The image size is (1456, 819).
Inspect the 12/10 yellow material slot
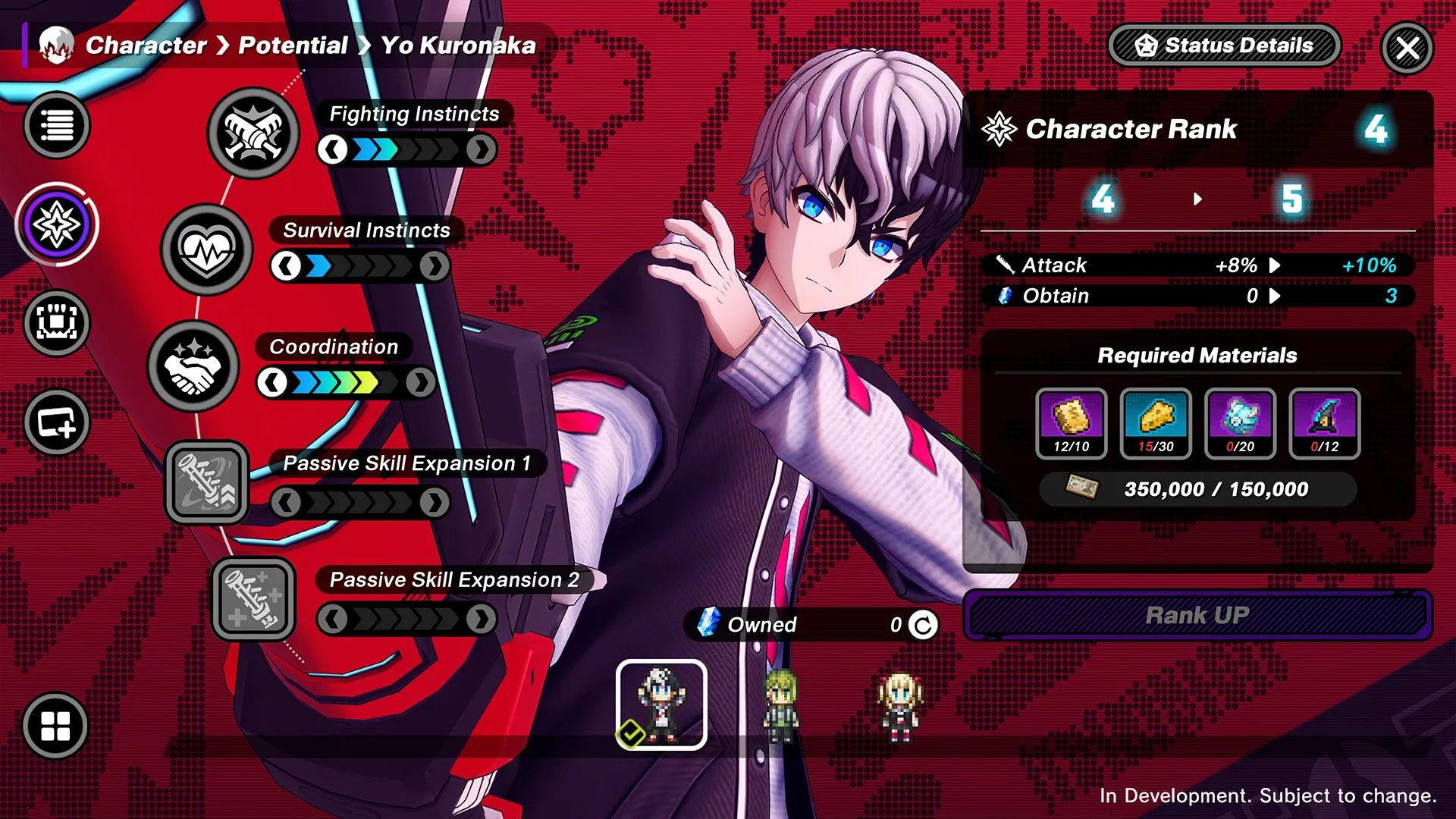tap(1071, 423)
